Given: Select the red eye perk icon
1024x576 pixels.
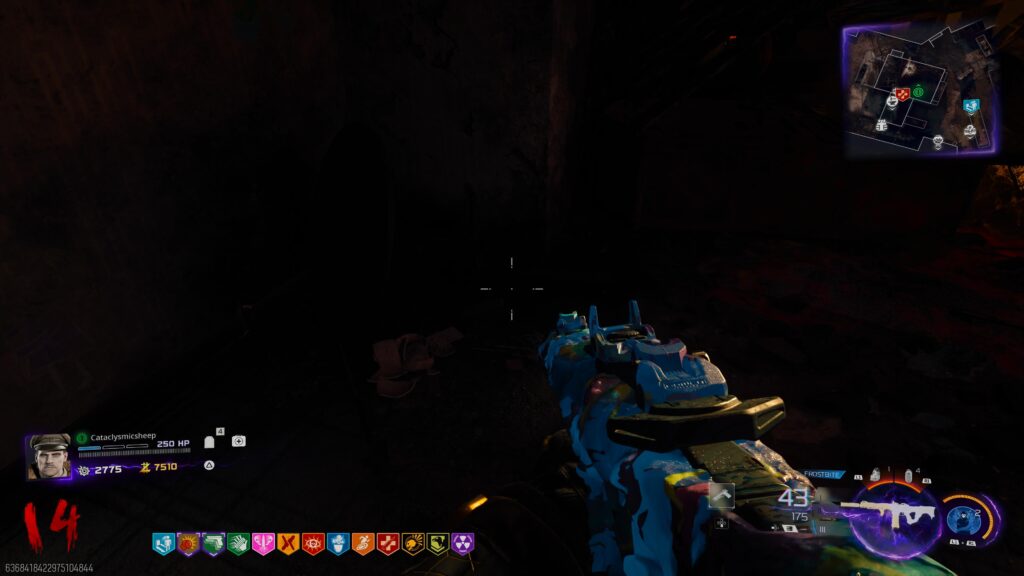Looking at the screenshot, I should pos(313,543).
